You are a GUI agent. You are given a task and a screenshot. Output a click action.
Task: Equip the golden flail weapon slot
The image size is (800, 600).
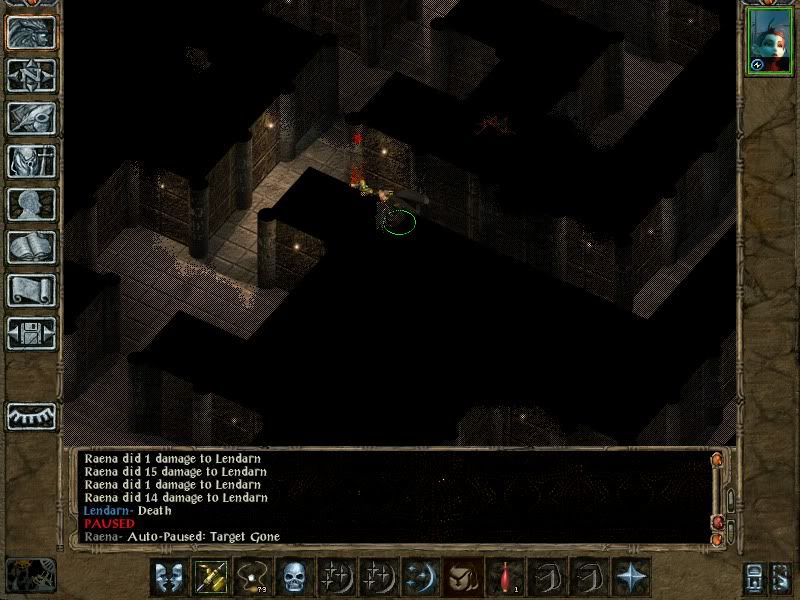(x=210, y=576)
